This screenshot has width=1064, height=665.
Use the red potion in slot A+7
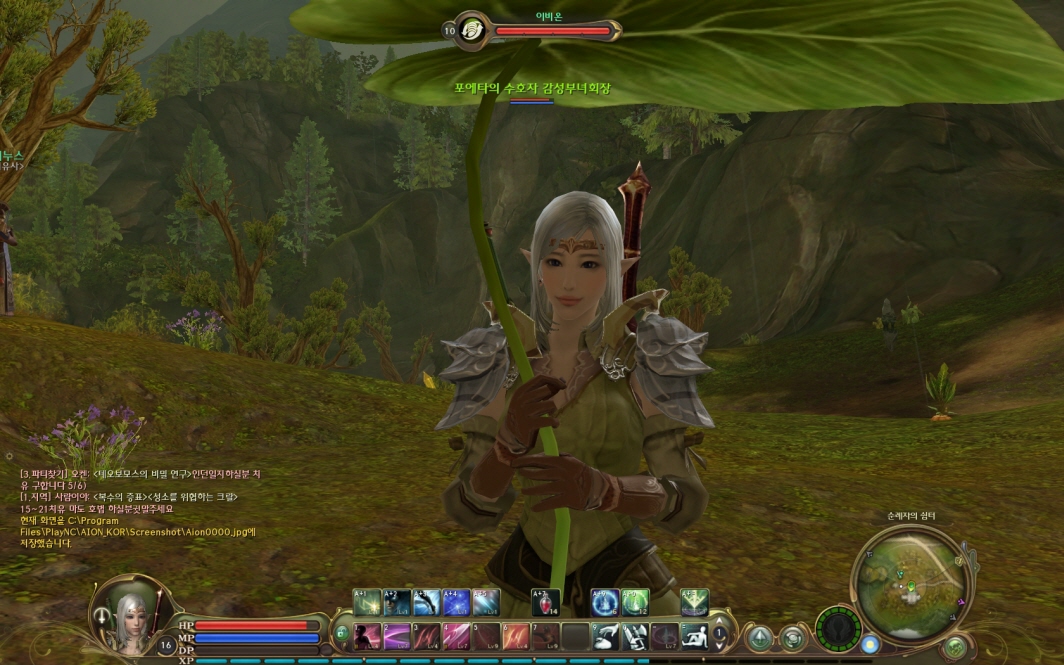(x=545, y=602)
